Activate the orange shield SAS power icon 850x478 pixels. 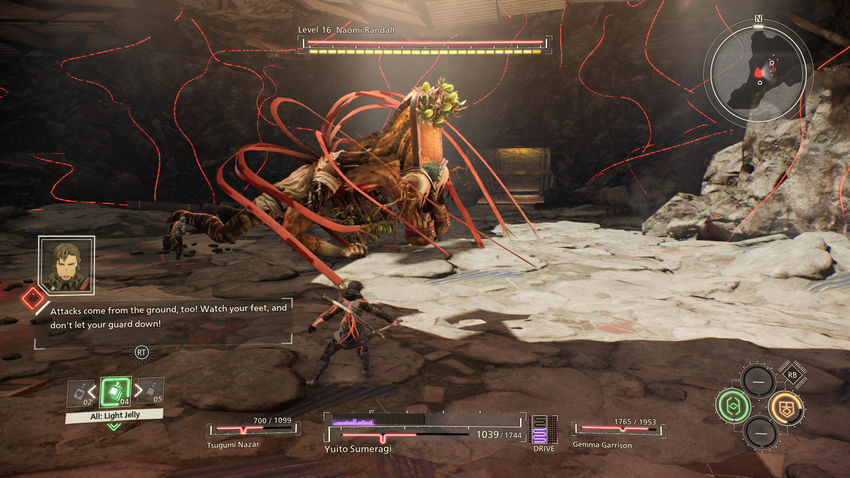click(784, 406)
